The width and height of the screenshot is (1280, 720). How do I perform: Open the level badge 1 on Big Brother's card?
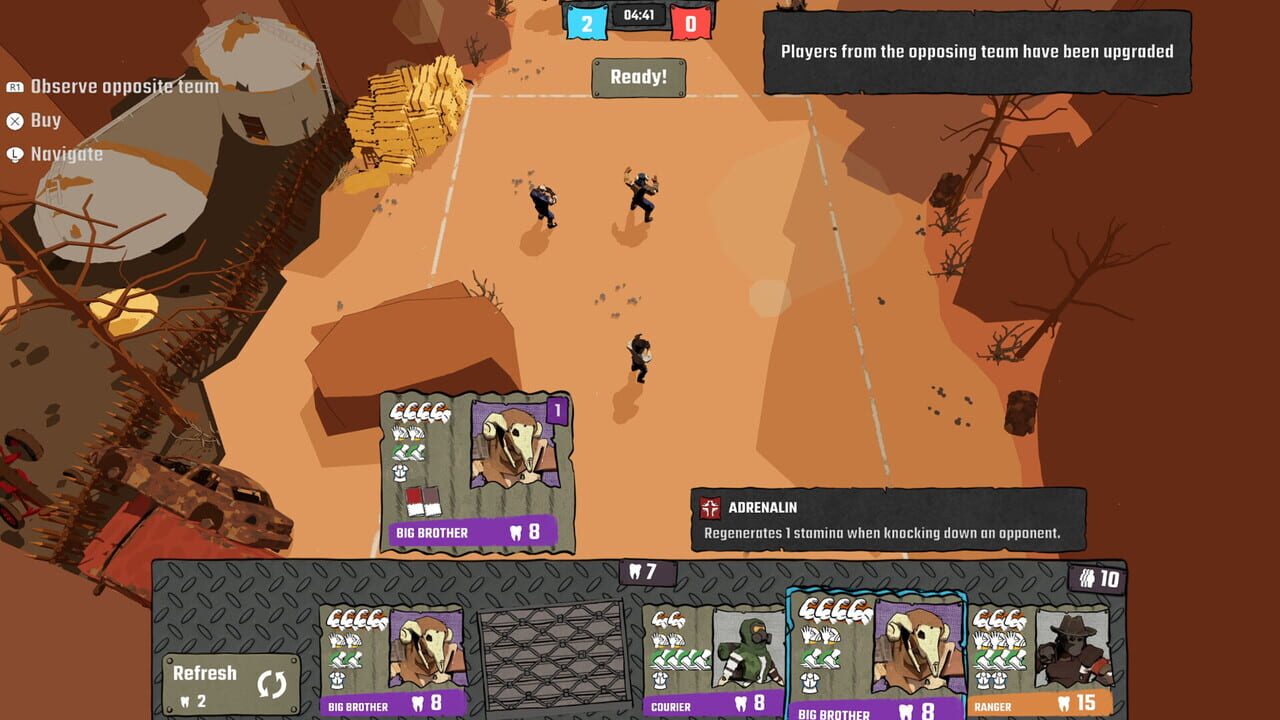pos(556,412)
